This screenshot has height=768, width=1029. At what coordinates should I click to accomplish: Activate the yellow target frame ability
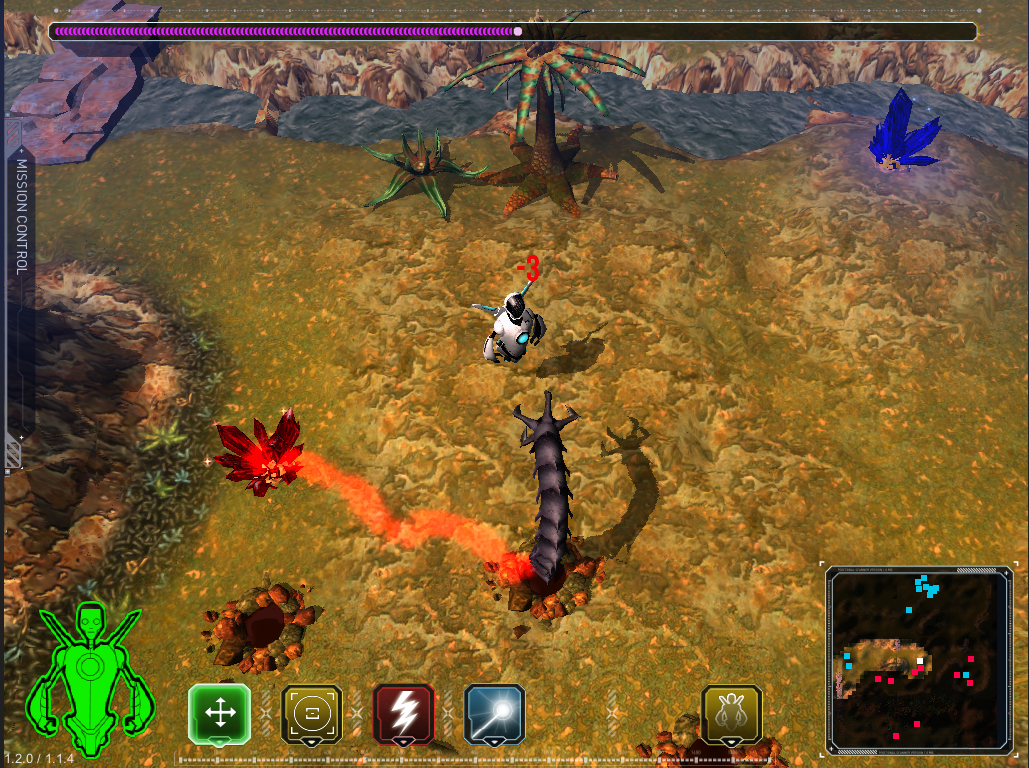pos(311,713)
